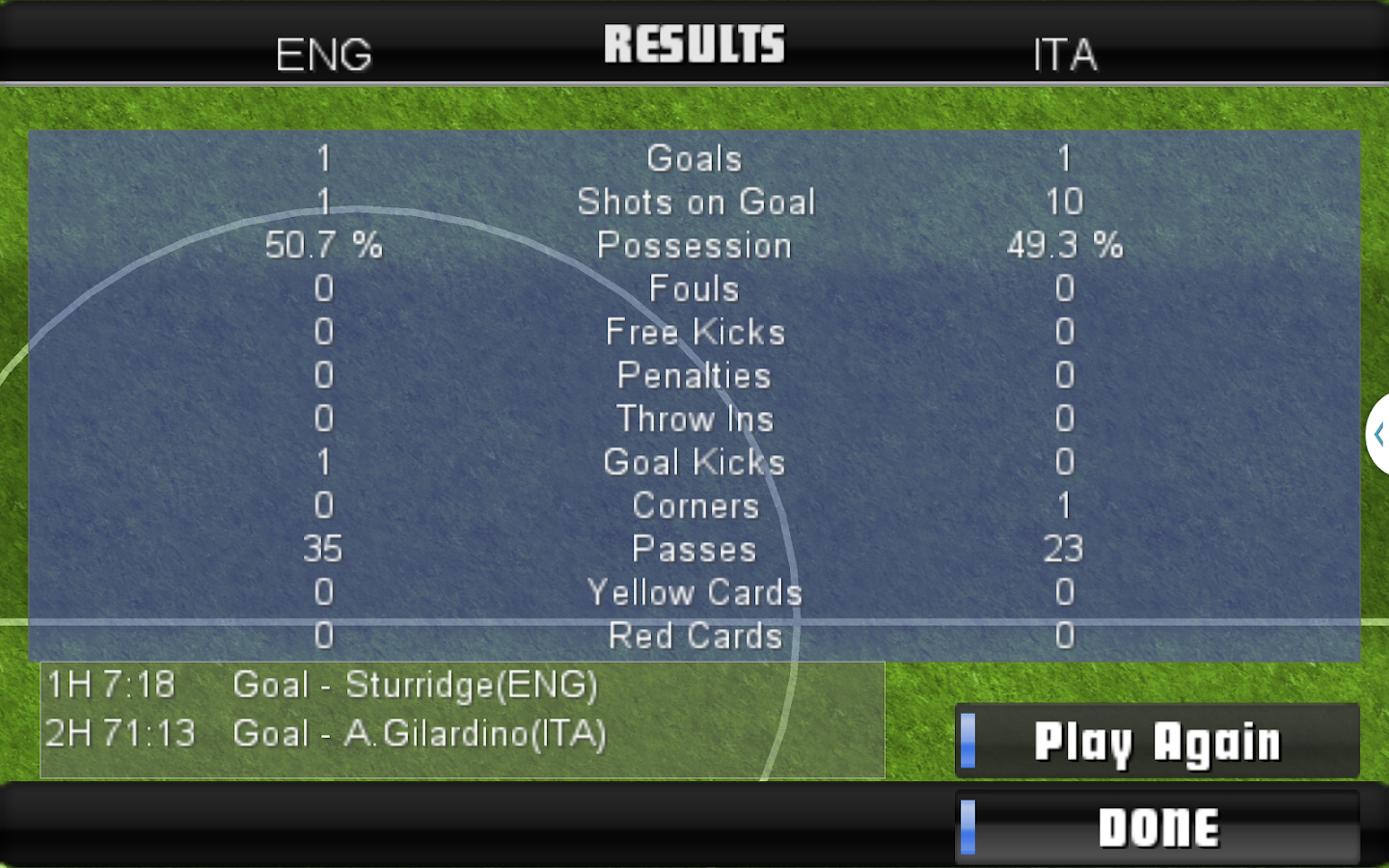Select the ENG team header

coord(323,56)
